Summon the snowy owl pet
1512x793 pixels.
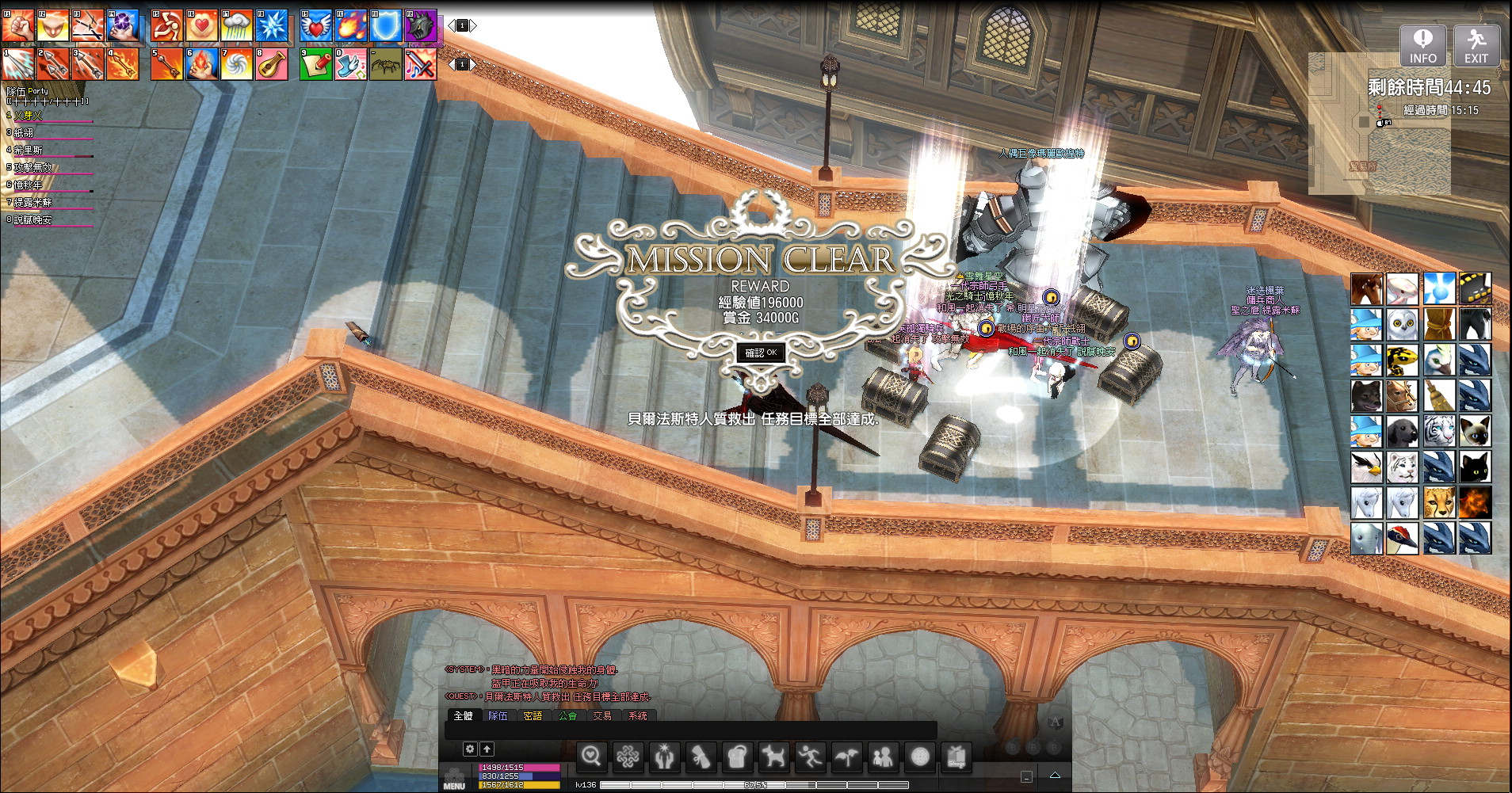click(x=1402, y=325)
